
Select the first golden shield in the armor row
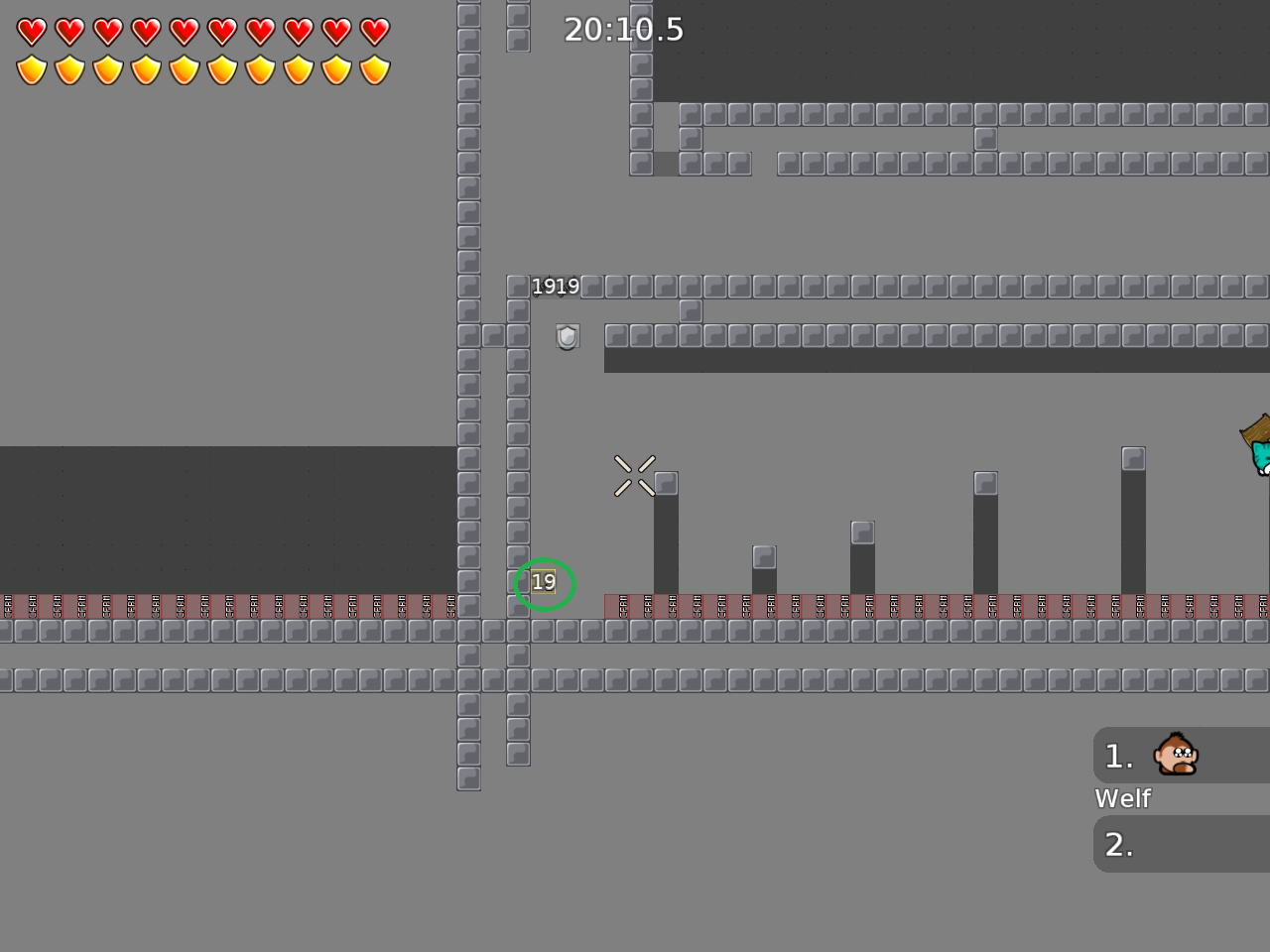pos(33,68)
